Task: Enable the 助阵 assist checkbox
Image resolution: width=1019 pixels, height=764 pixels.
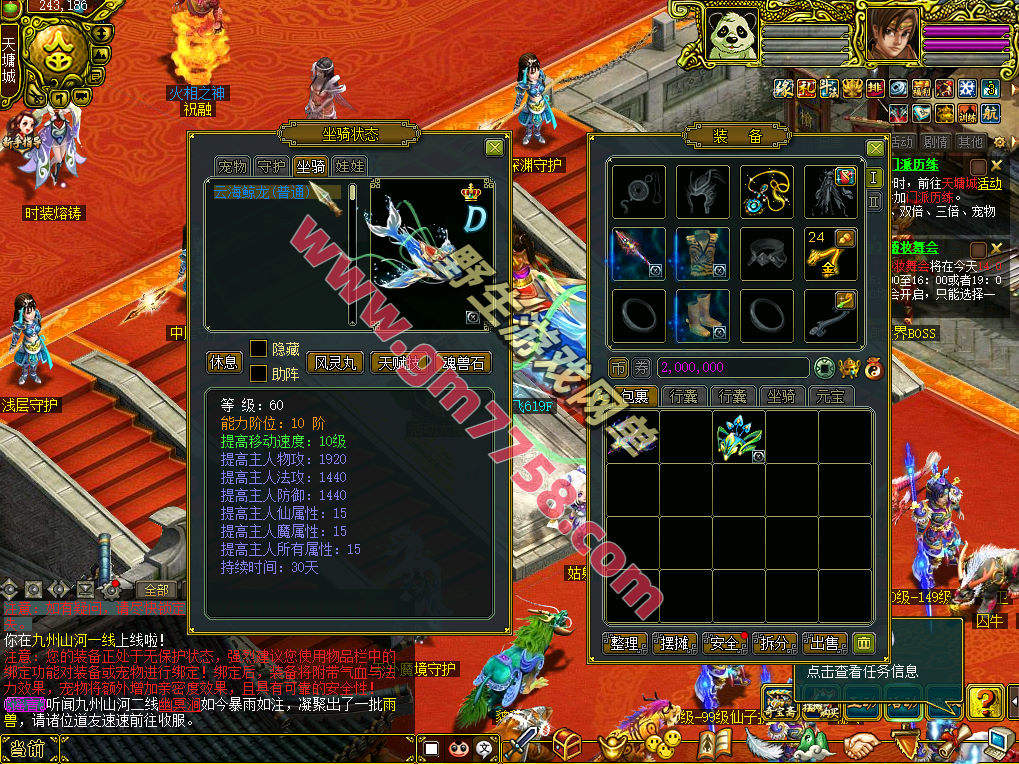Action: pos(258,374)
